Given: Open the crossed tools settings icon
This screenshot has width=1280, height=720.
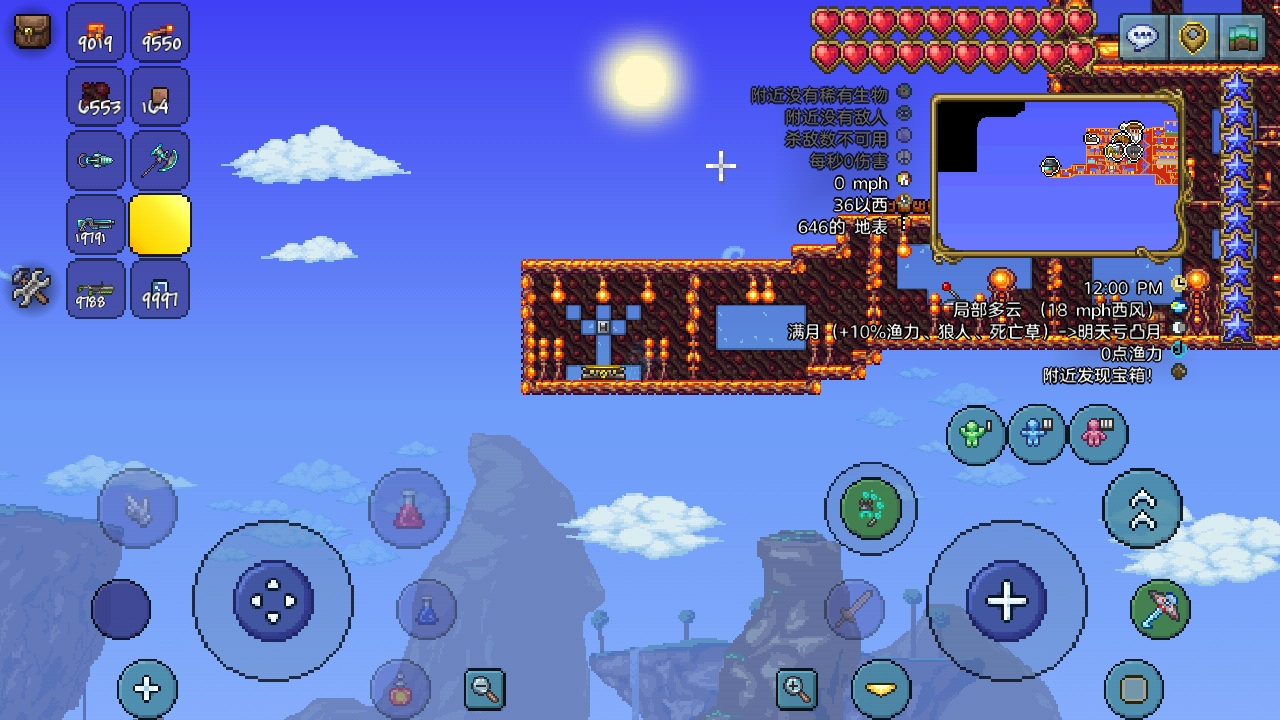Looking at the screenshot, I should pyautogui.click(x=31, y=289).
